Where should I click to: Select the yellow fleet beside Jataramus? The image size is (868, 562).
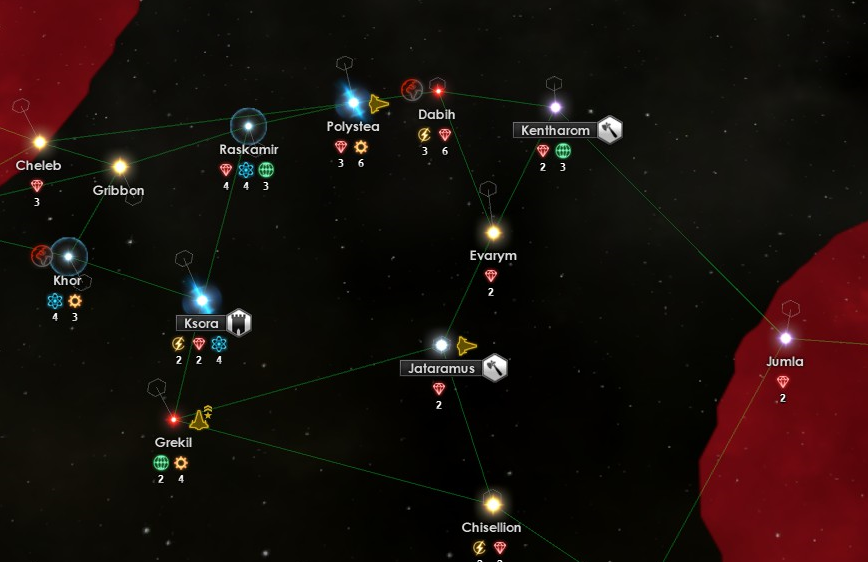coord(467,346)
